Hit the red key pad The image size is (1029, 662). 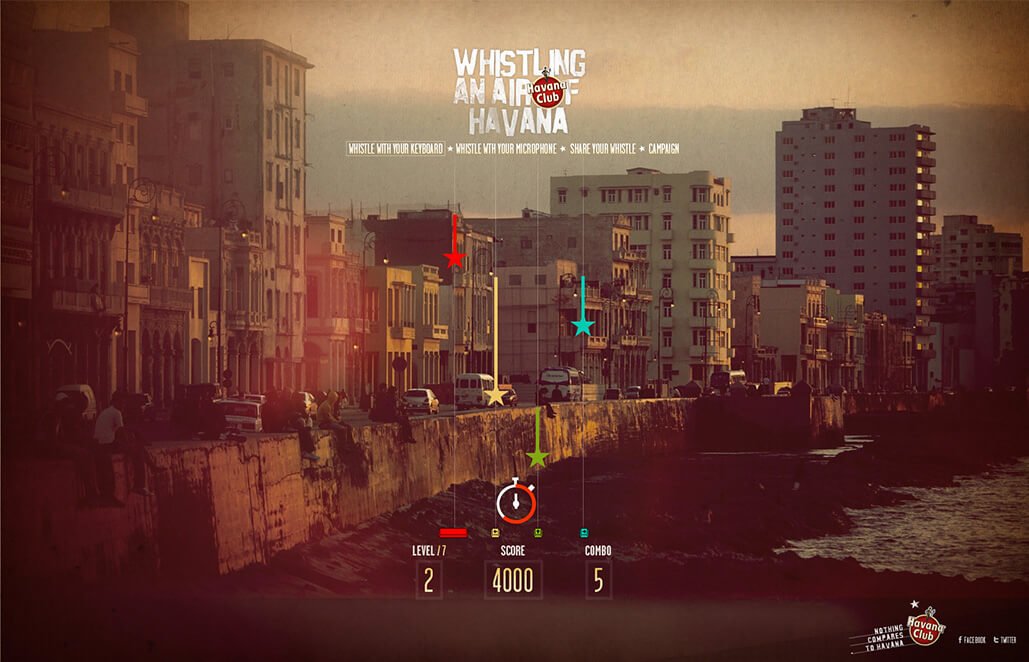point(453,533)
